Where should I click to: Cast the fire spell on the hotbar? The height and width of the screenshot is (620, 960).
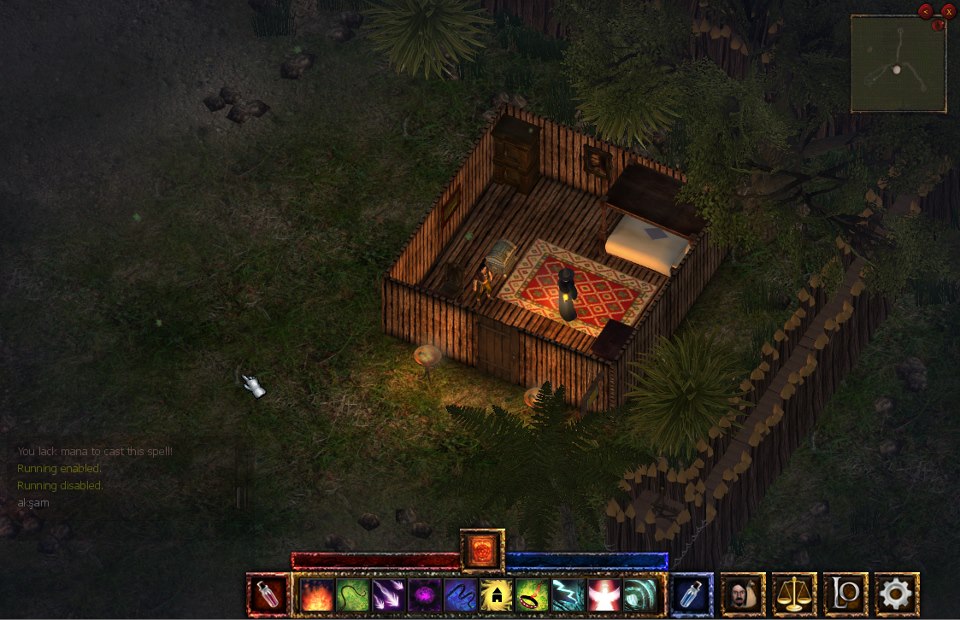click(317, 595)
